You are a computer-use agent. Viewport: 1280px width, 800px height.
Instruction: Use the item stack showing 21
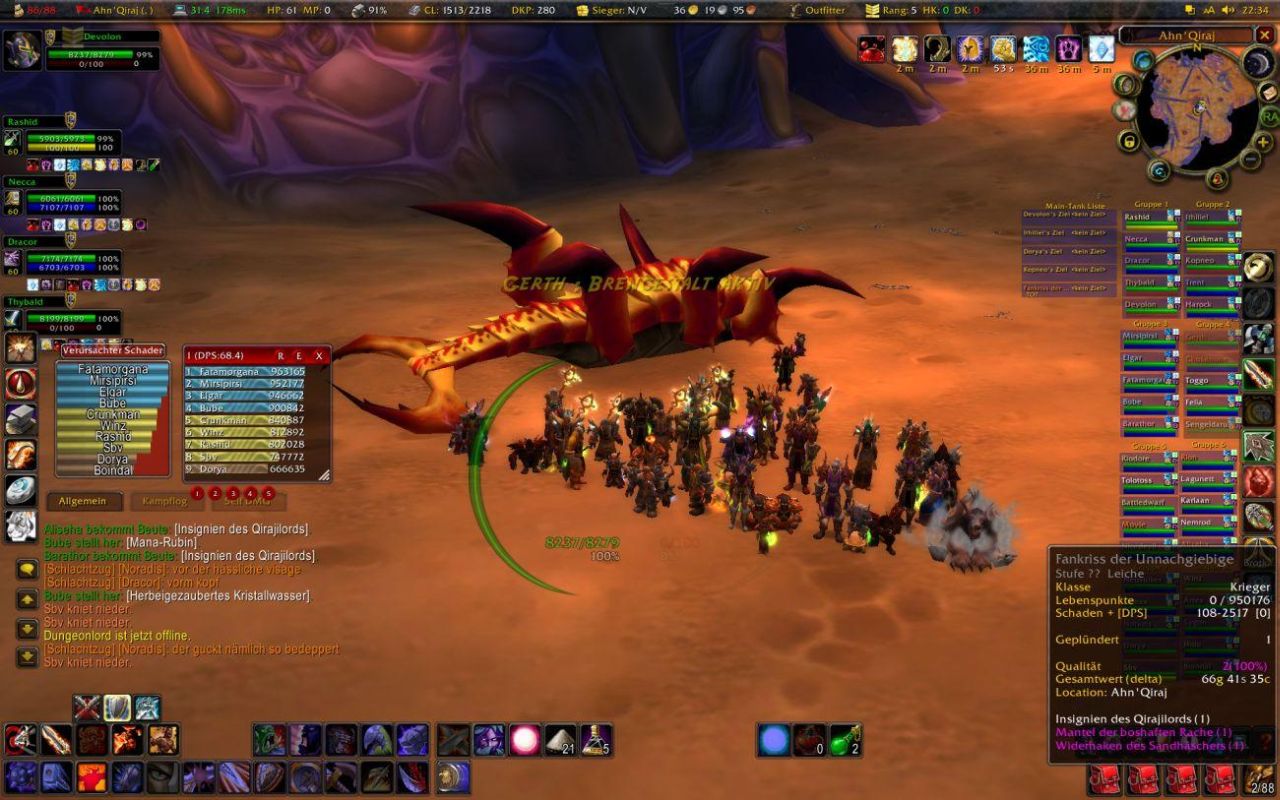pyautogui.click(x=561, y=740)
